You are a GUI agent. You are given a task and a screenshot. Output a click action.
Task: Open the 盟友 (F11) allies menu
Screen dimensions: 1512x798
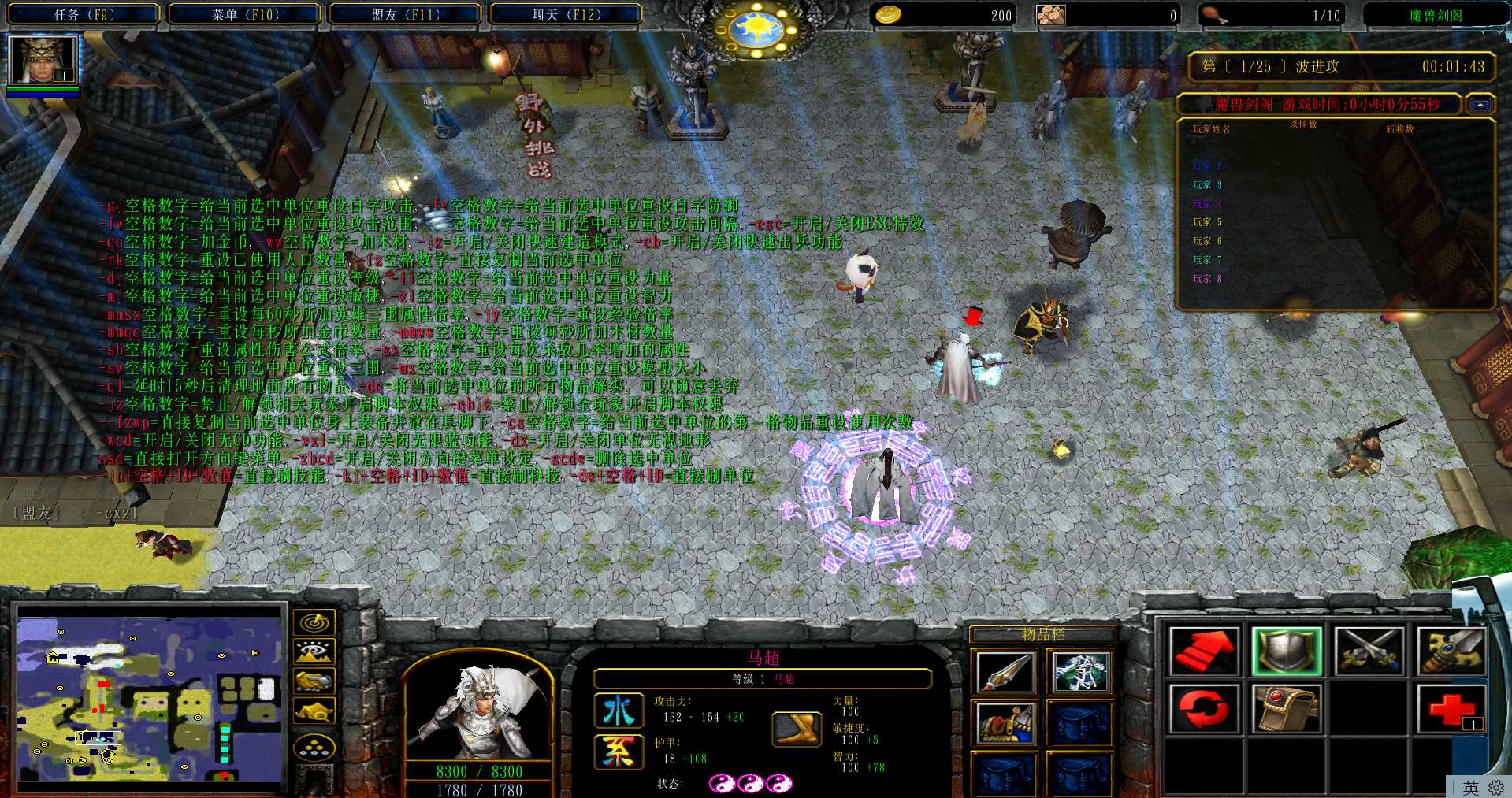[x=405, y=14]
